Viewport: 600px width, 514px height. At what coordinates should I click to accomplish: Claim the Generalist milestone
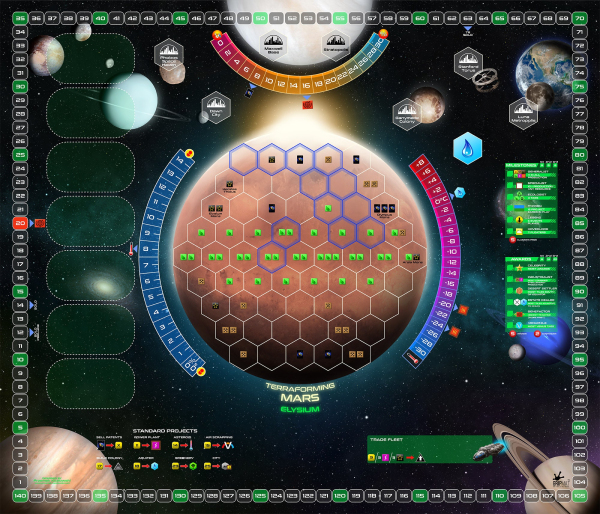pos(536,173)
